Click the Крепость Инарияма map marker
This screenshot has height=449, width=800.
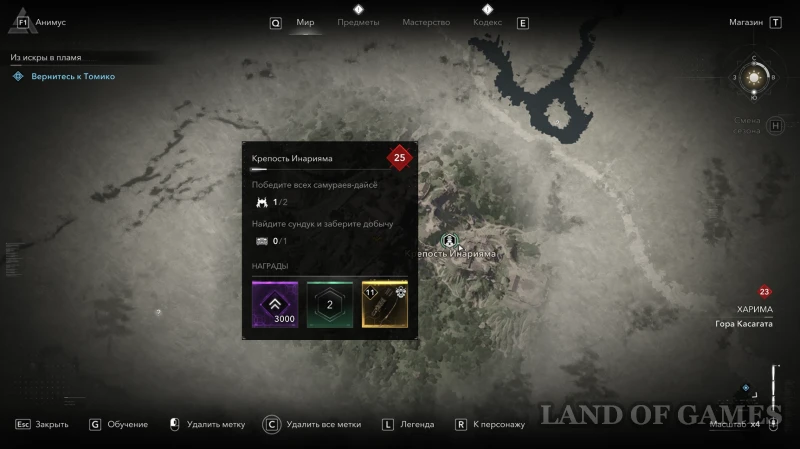pyautogui.click(x=450, y=241)
